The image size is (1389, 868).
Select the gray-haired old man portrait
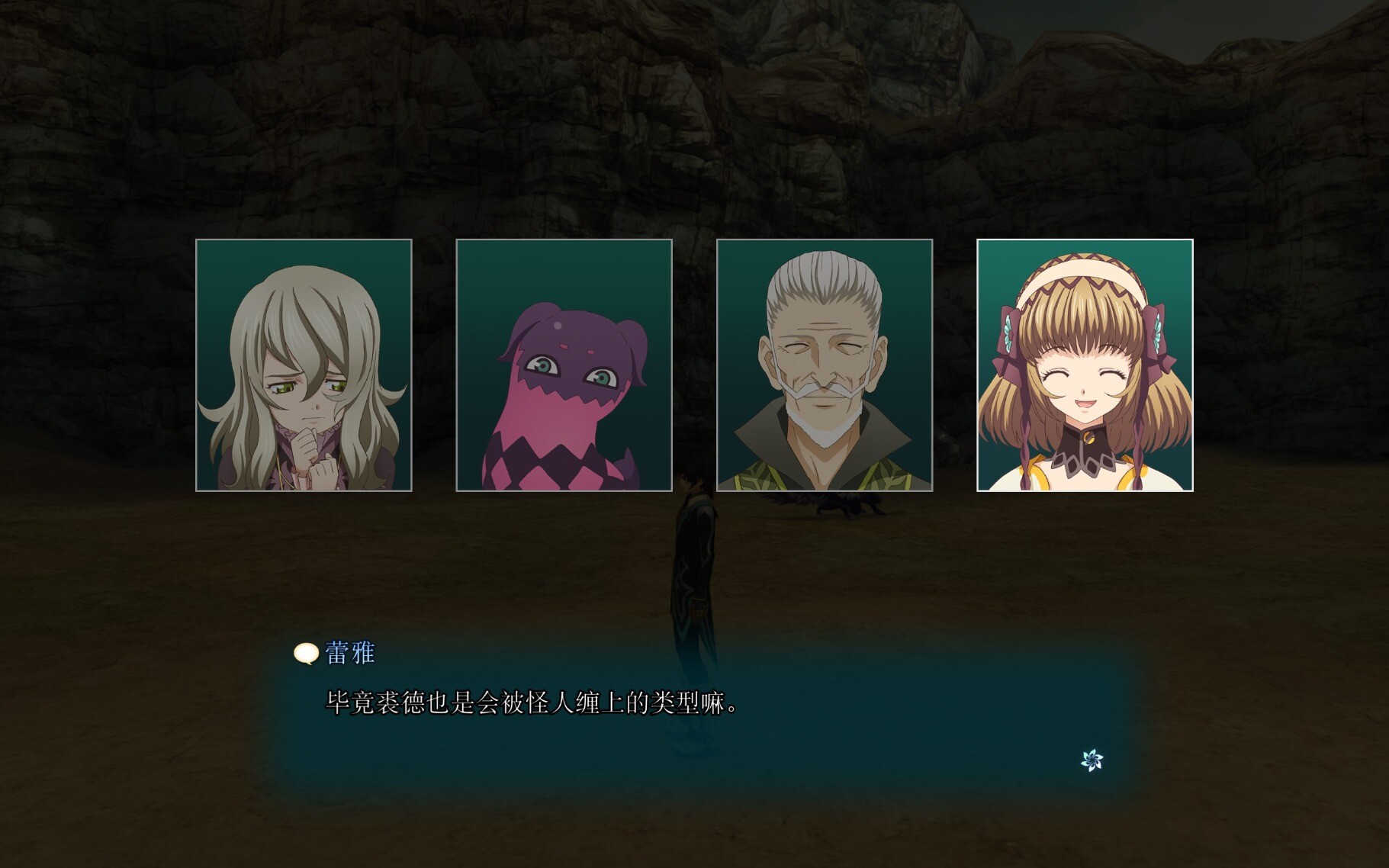[x=825, y=365]
